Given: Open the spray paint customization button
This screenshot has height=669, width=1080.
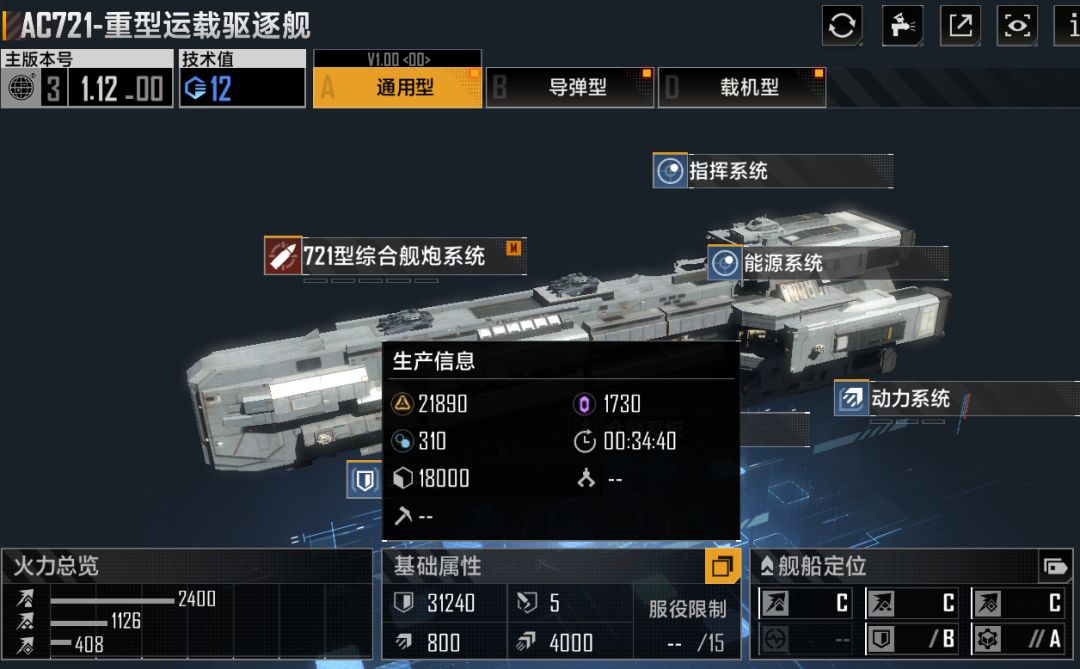Looking at the screenshot, I should click(901, 26).
